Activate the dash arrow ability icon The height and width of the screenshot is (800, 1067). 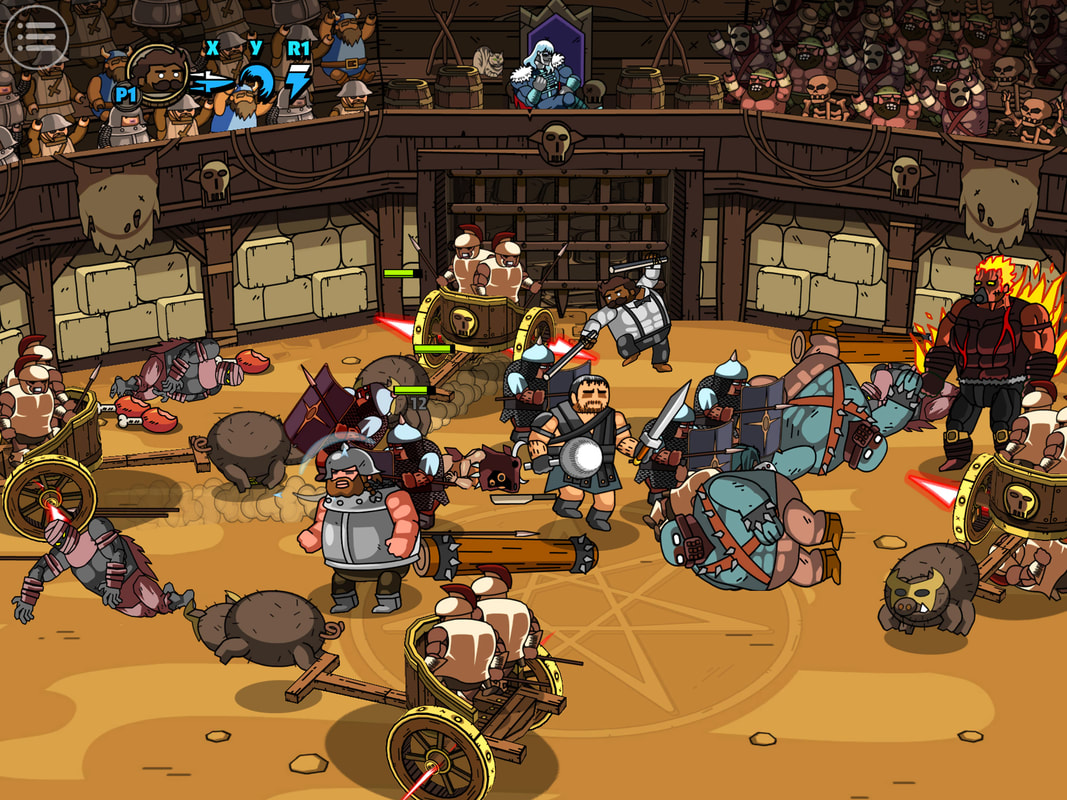(212, 83)
